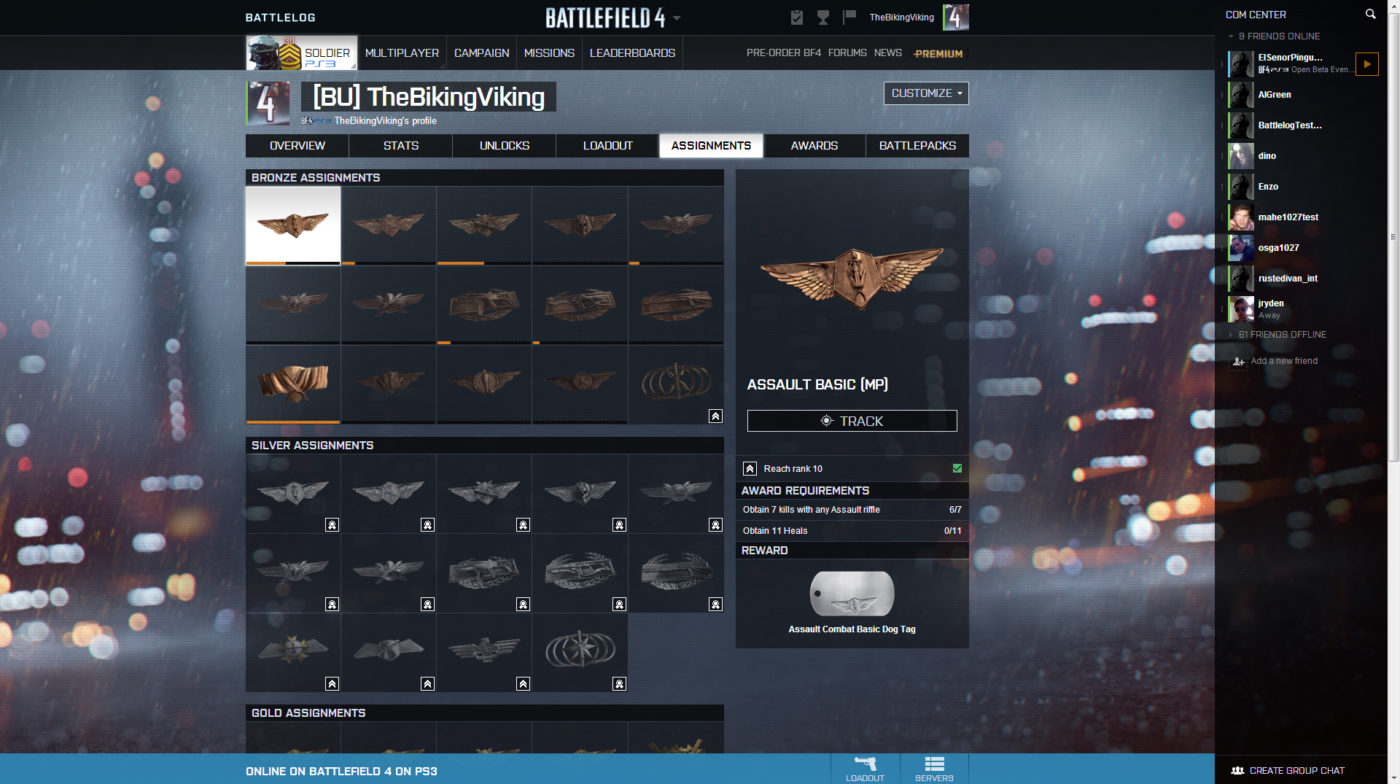
Task: Expand the 61 FRIENDS OFFLINE list
Action: [x=1282, y=334]
